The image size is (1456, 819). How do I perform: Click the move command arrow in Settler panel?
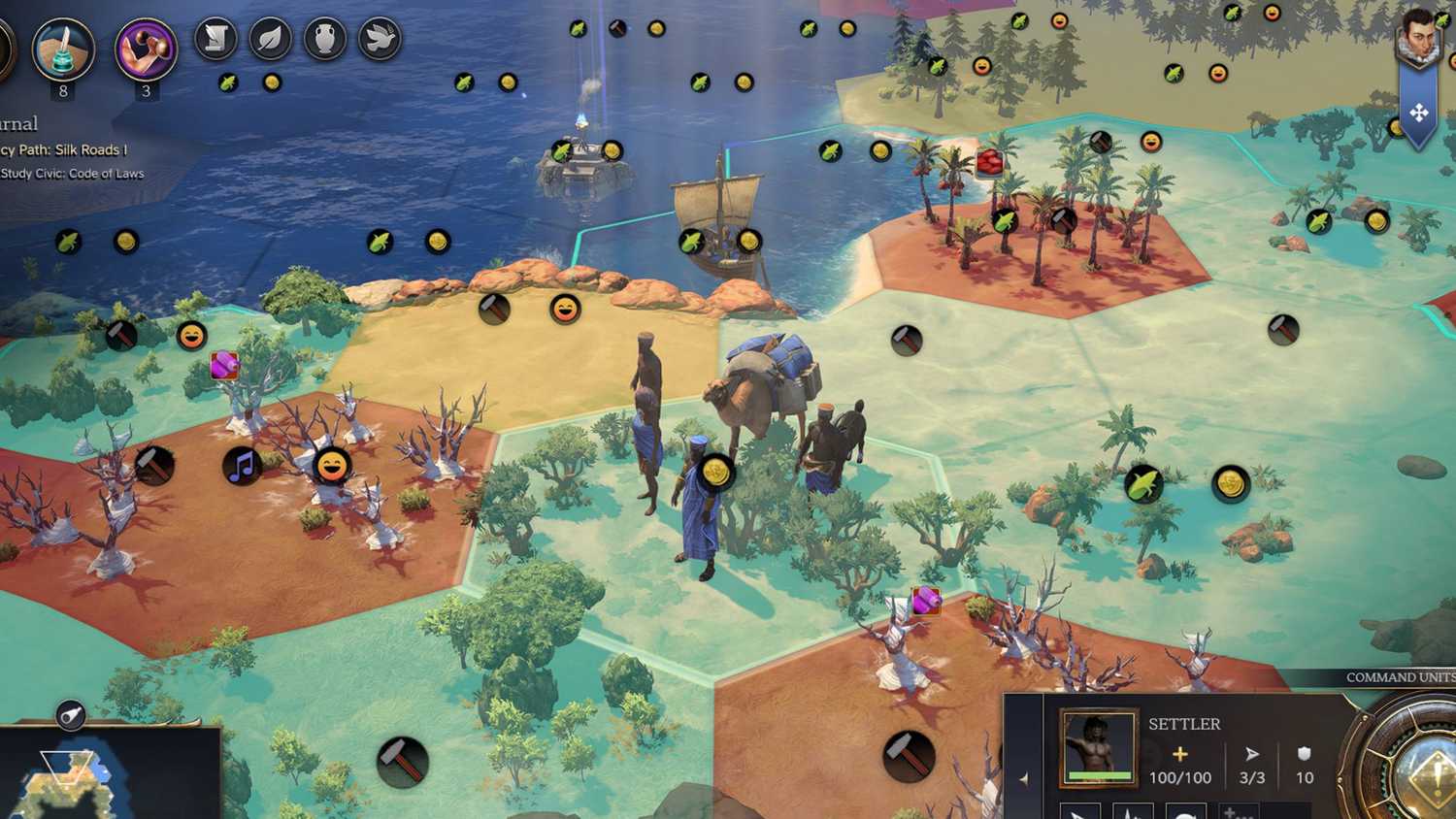[1252, 753]
